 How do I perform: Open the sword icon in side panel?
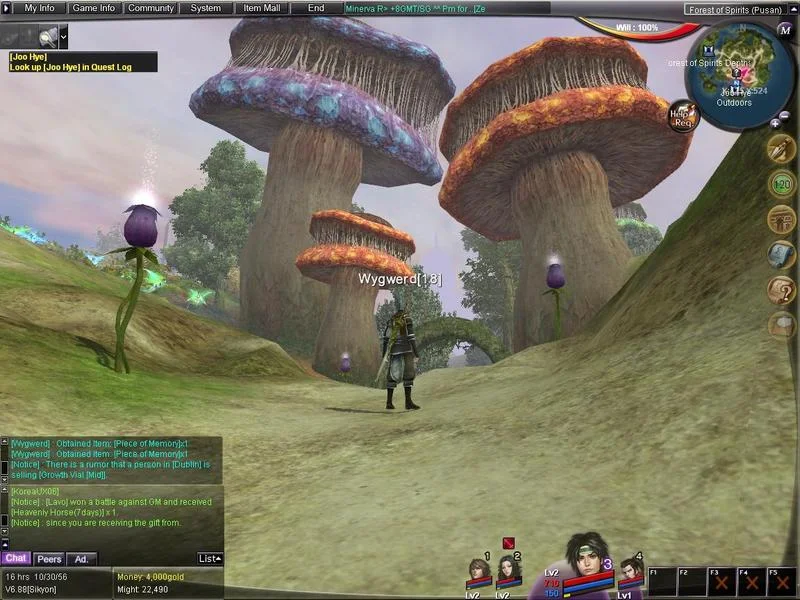(781, 150)
